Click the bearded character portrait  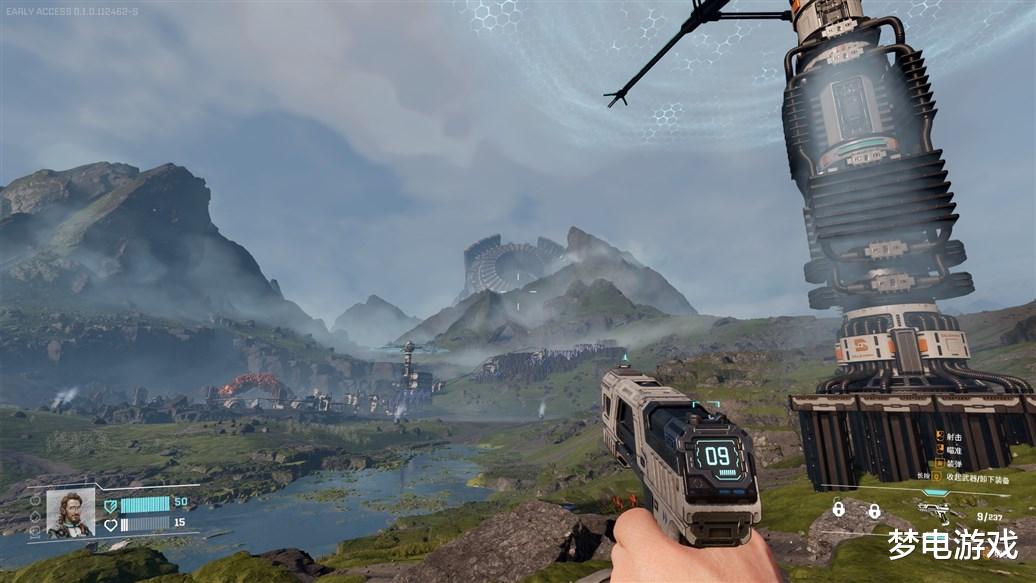point(70,512)
